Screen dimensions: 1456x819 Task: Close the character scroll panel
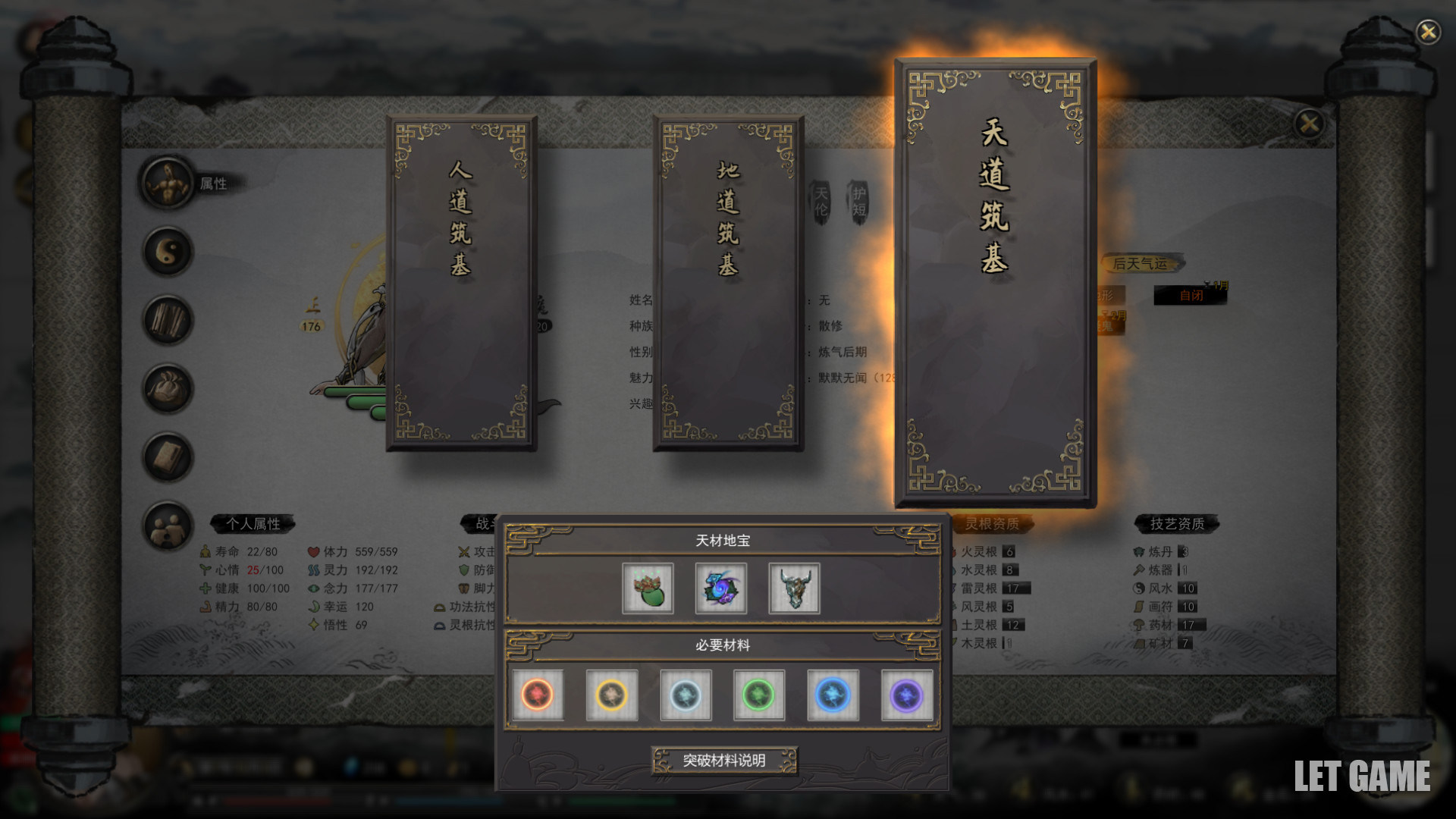pyautogui.click(x=1309, y=123)
